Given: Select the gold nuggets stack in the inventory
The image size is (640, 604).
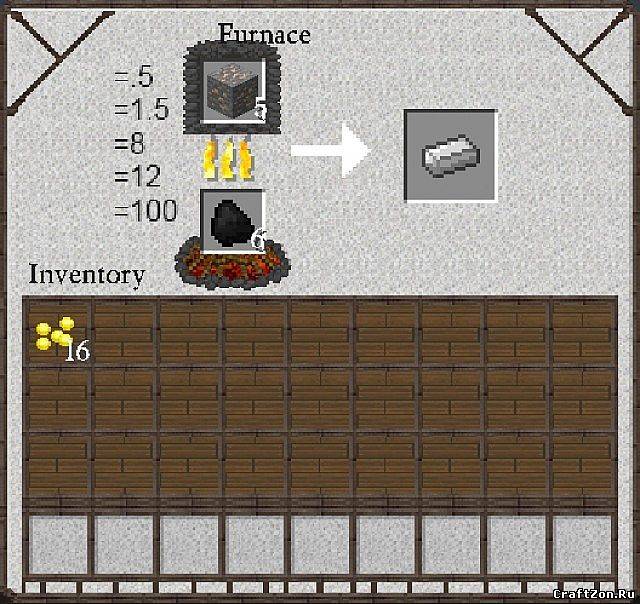Looking at the screenshot, I should click(x=56, y=333).
